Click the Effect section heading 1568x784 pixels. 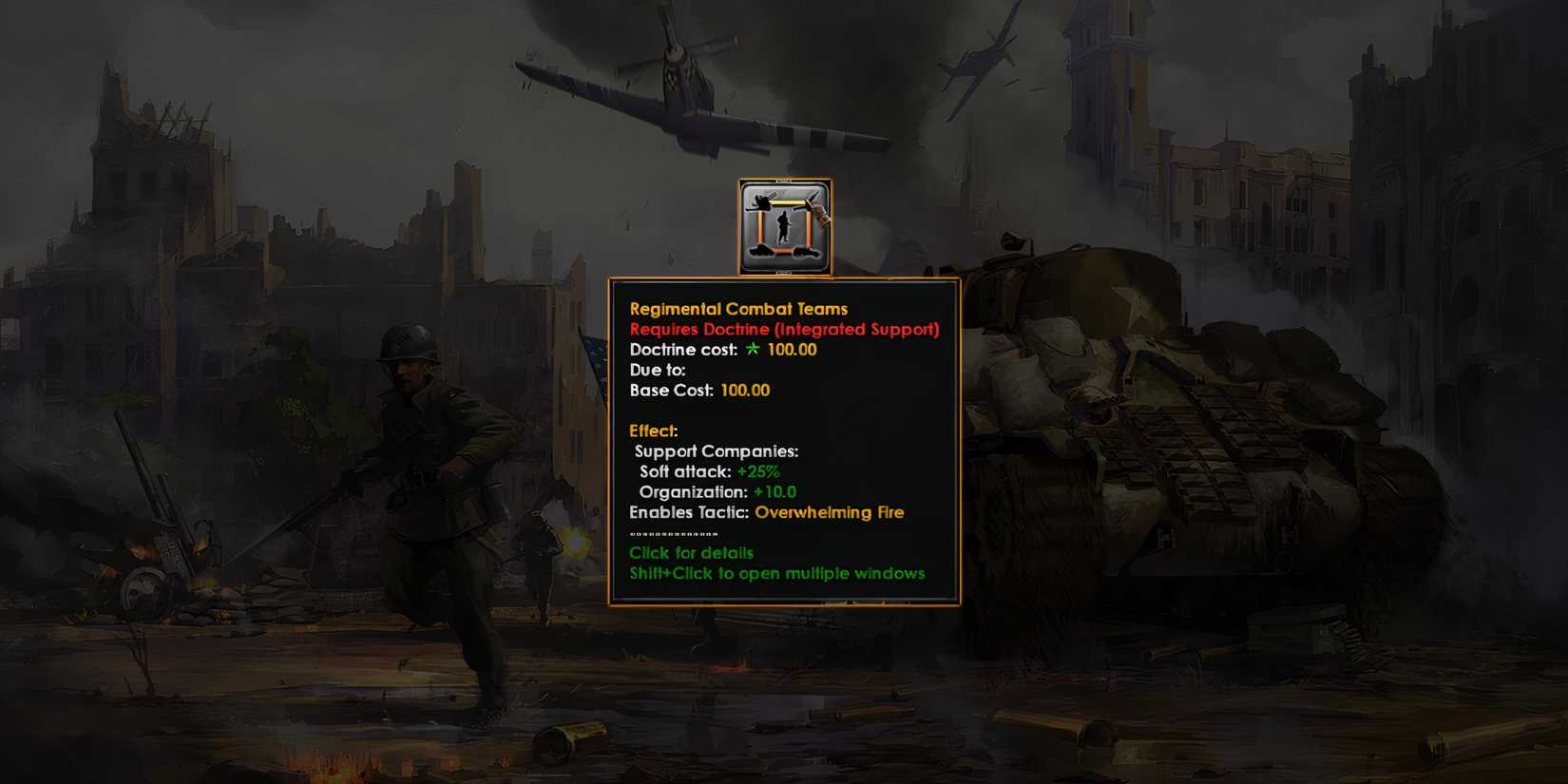(x=652, y=430)
